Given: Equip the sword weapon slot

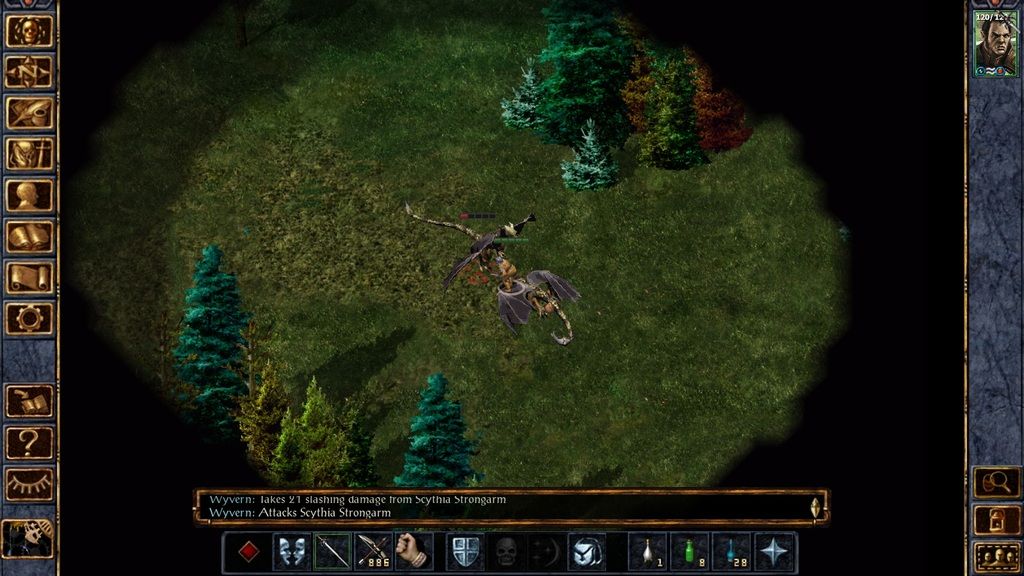Looking at the screenshot, I should (x=333, y=552).
